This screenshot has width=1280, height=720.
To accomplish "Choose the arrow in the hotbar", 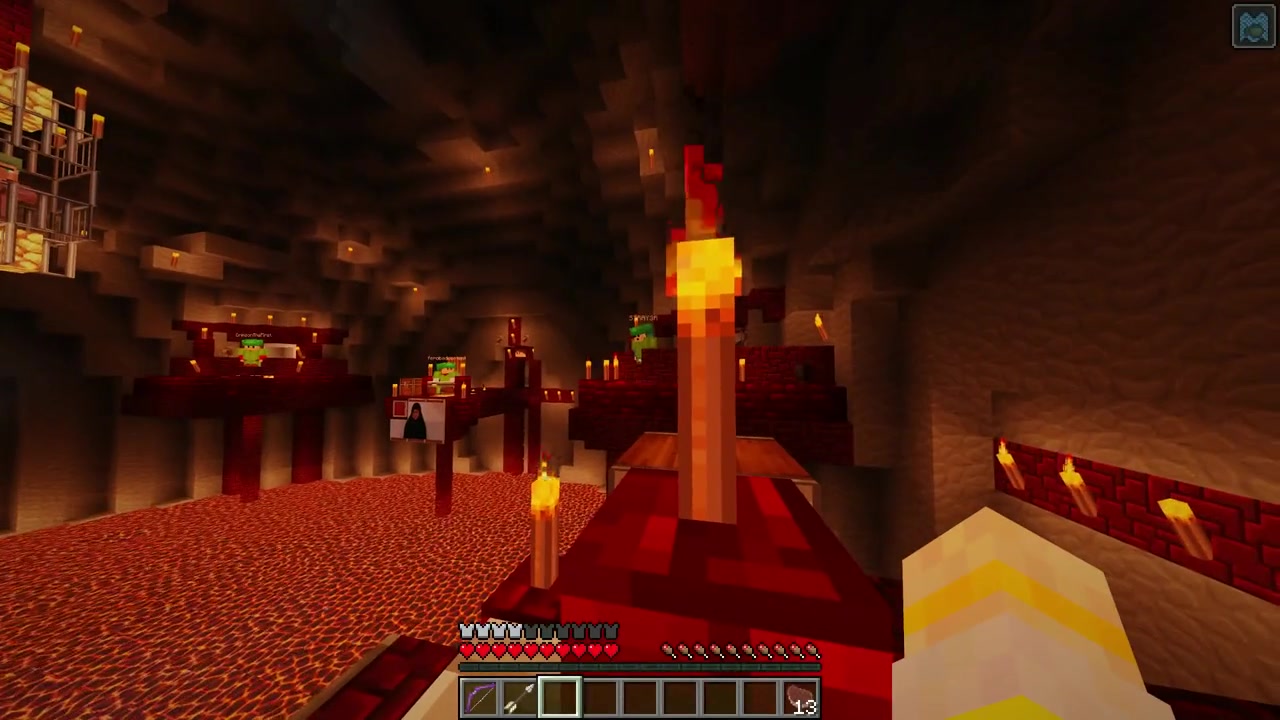I will point(520,697).
